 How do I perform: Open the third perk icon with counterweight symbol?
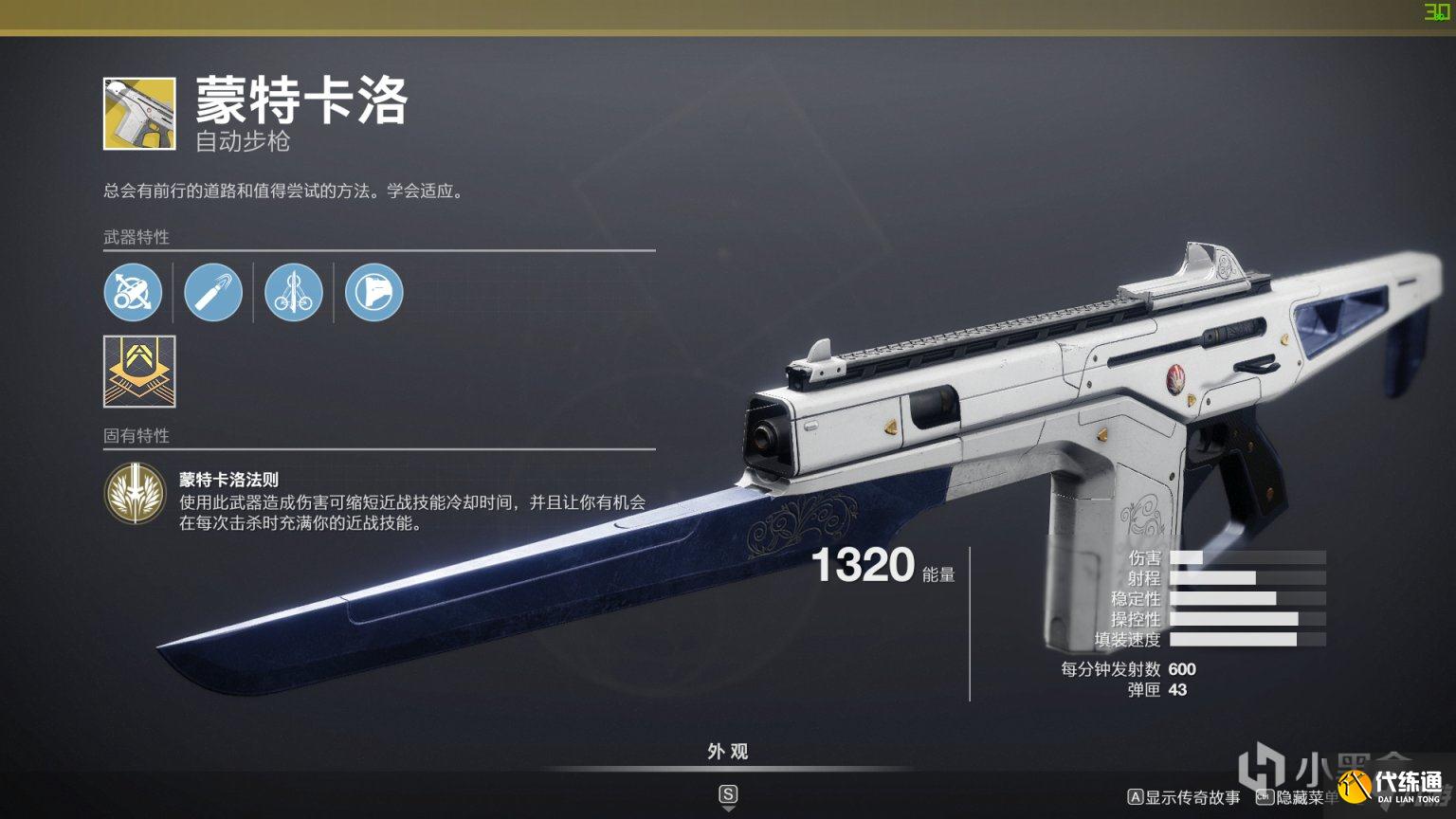pos(293,293)
